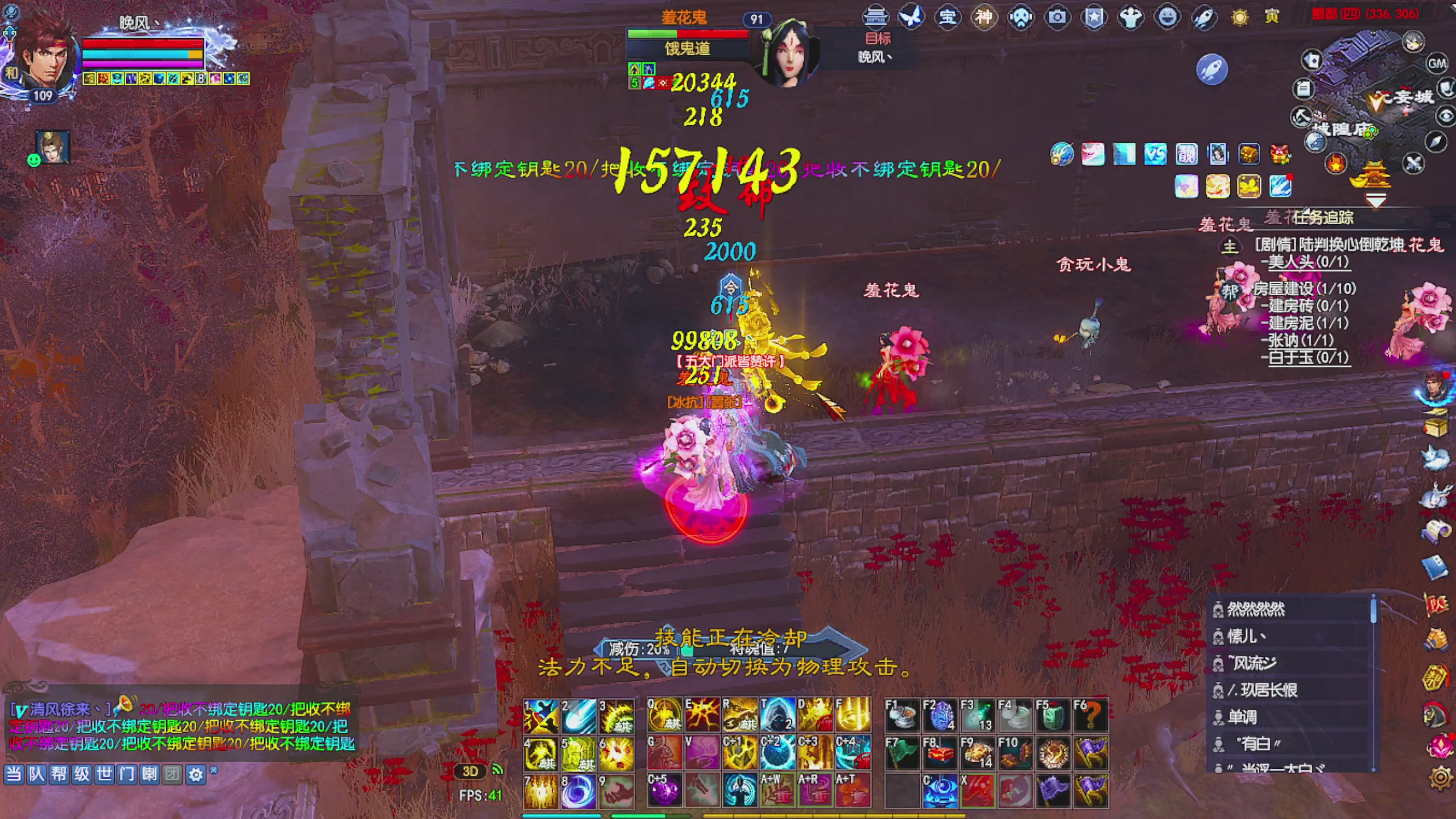
Task: Open the screenshot camera icon in the top toolbar
Action: (x=1058, y=17)
